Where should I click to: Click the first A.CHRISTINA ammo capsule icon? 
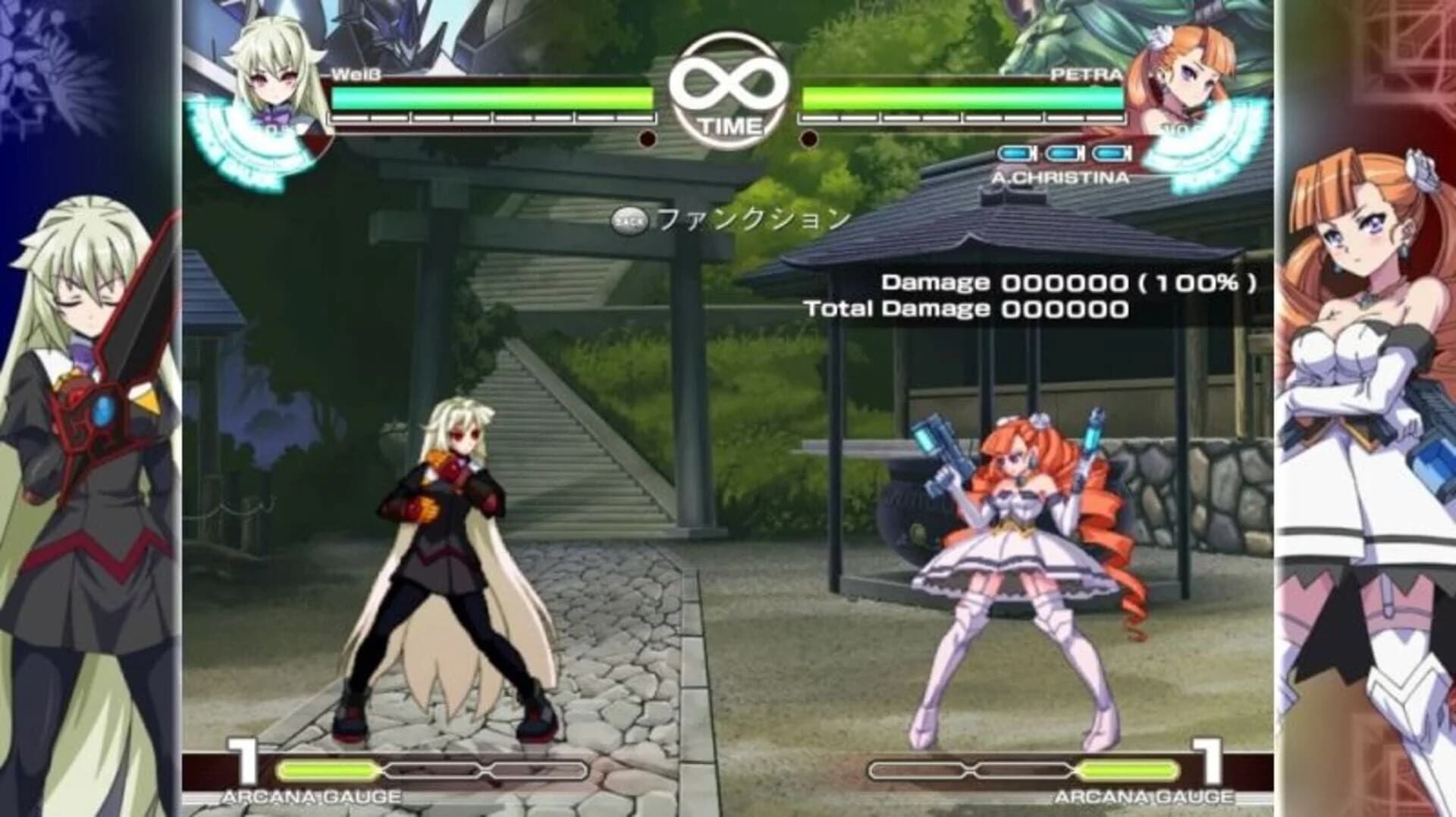(x=1015, y=153)
